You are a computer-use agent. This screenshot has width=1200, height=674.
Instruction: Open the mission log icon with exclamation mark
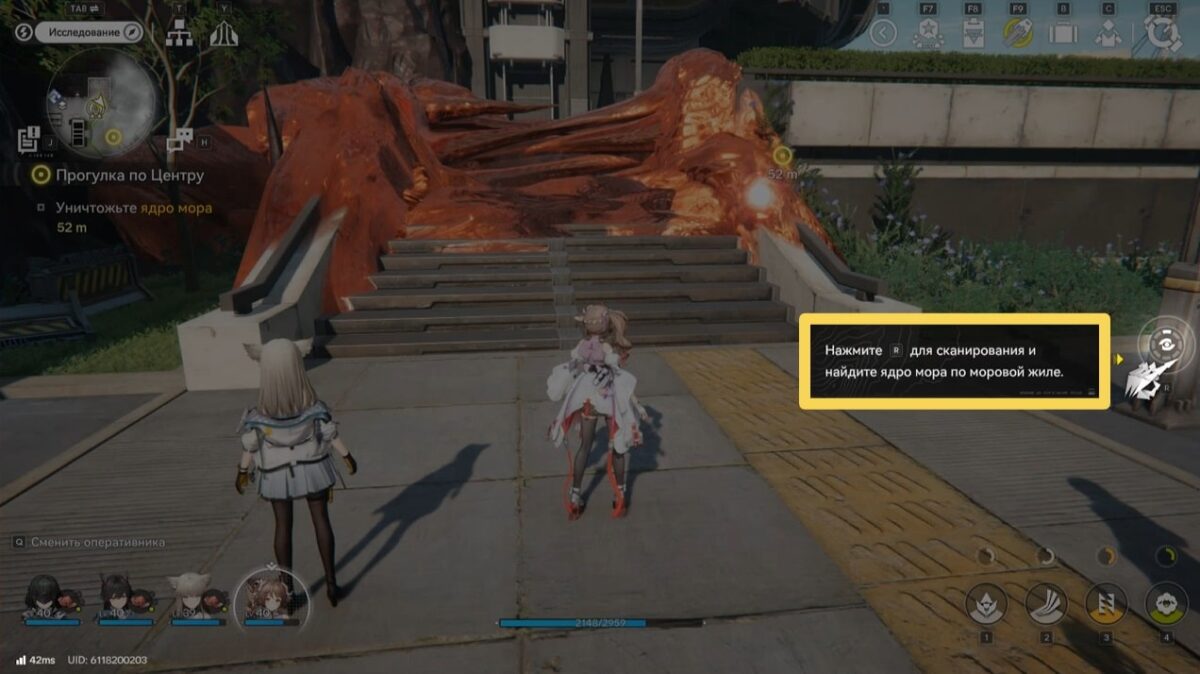29,139
